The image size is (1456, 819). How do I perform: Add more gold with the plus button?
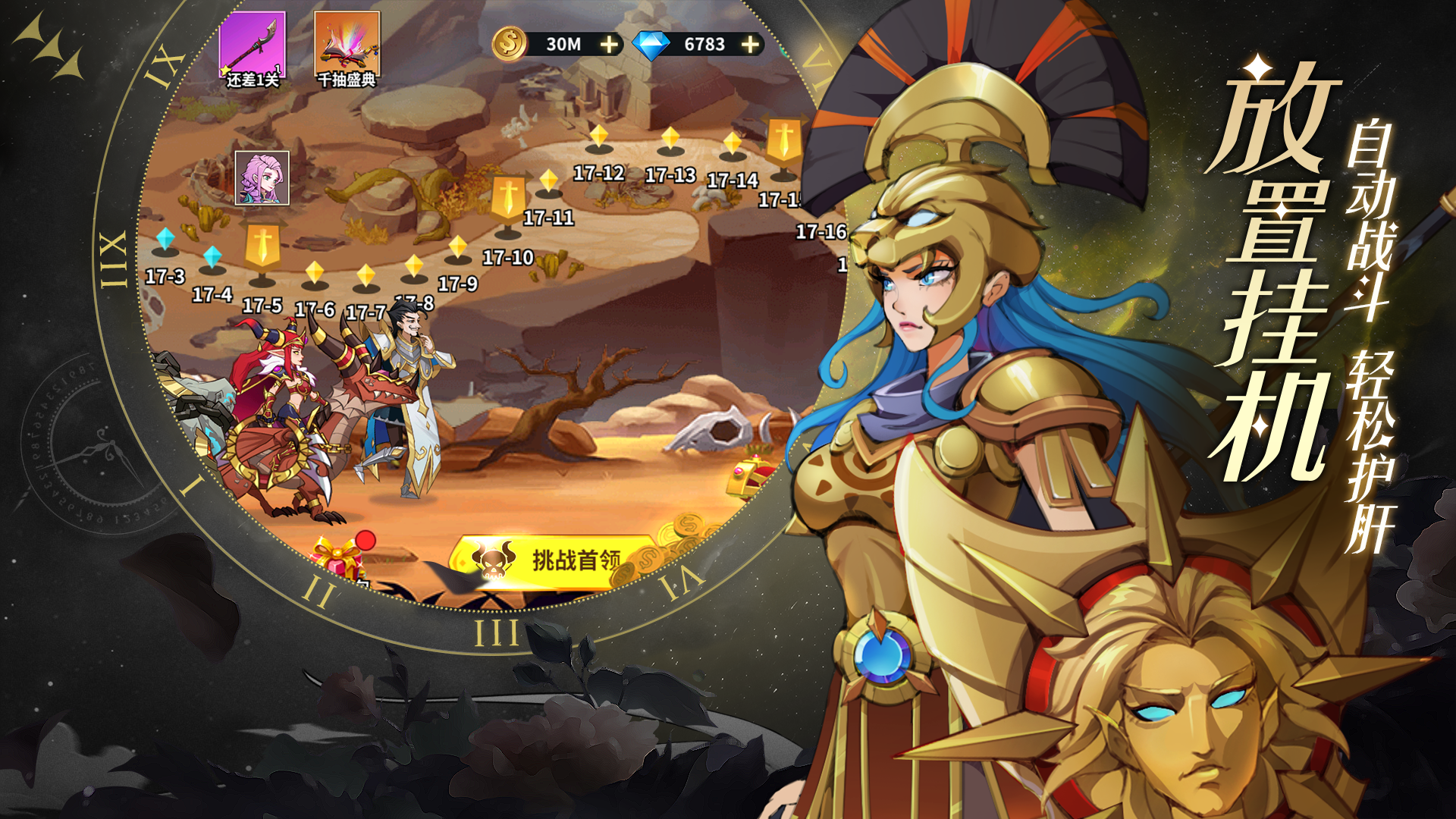pyautogui.click(x=609, y=45)
